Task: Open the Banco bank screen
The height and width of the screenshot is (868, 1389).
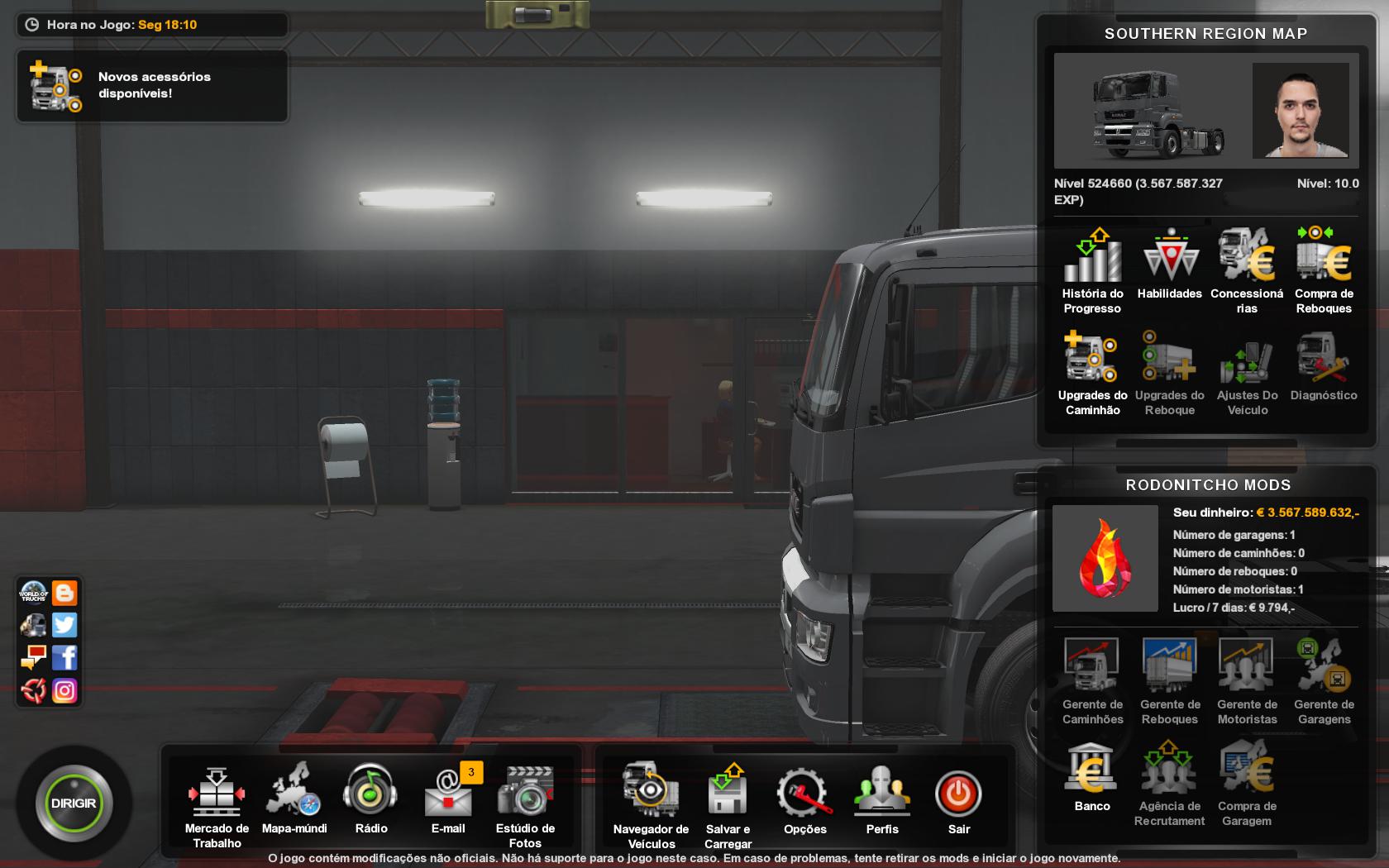Action: [1092, 777]
